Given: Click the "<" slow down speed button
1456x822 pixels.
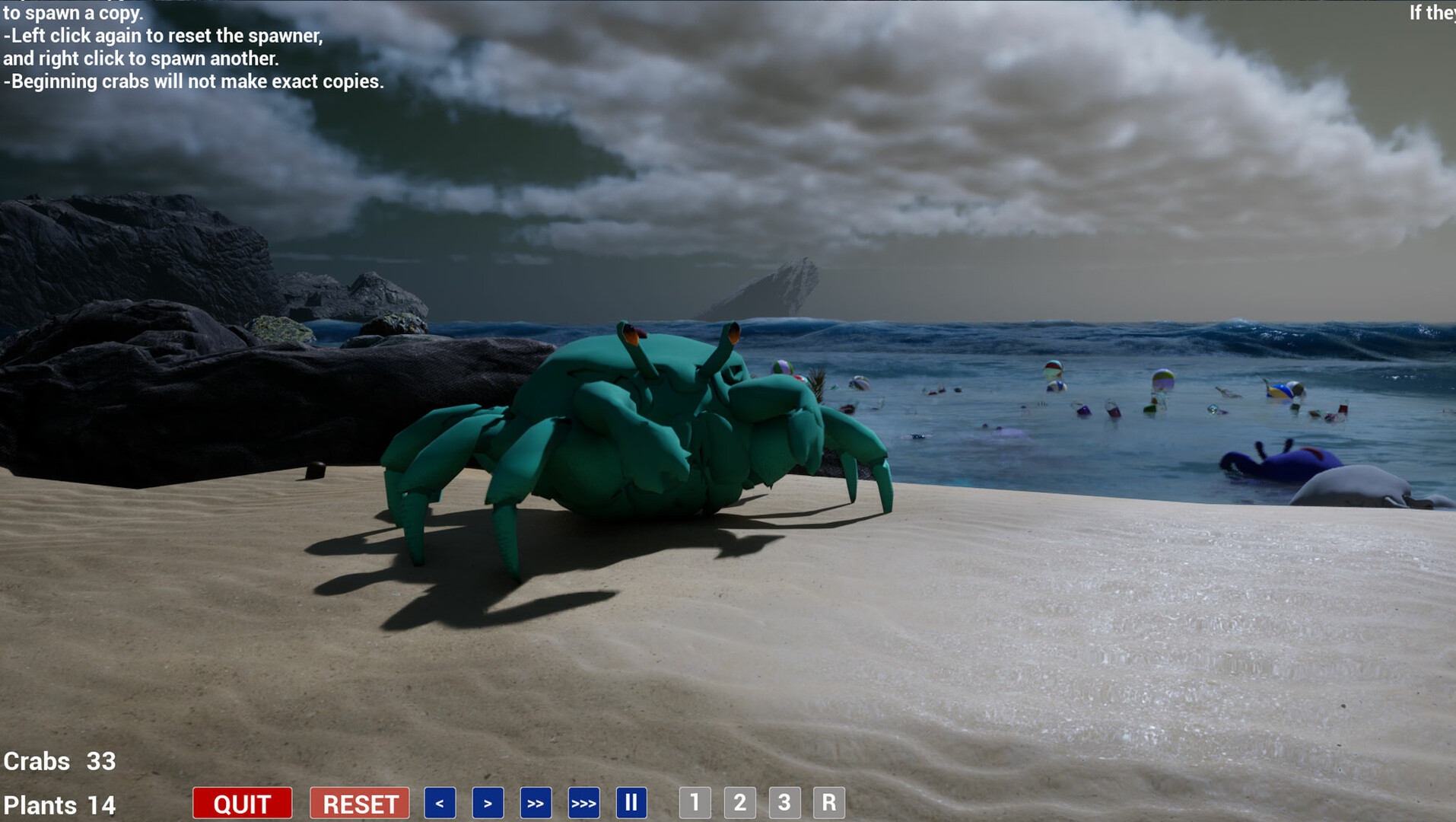Looking at the screenshot, I should (440, 802).
